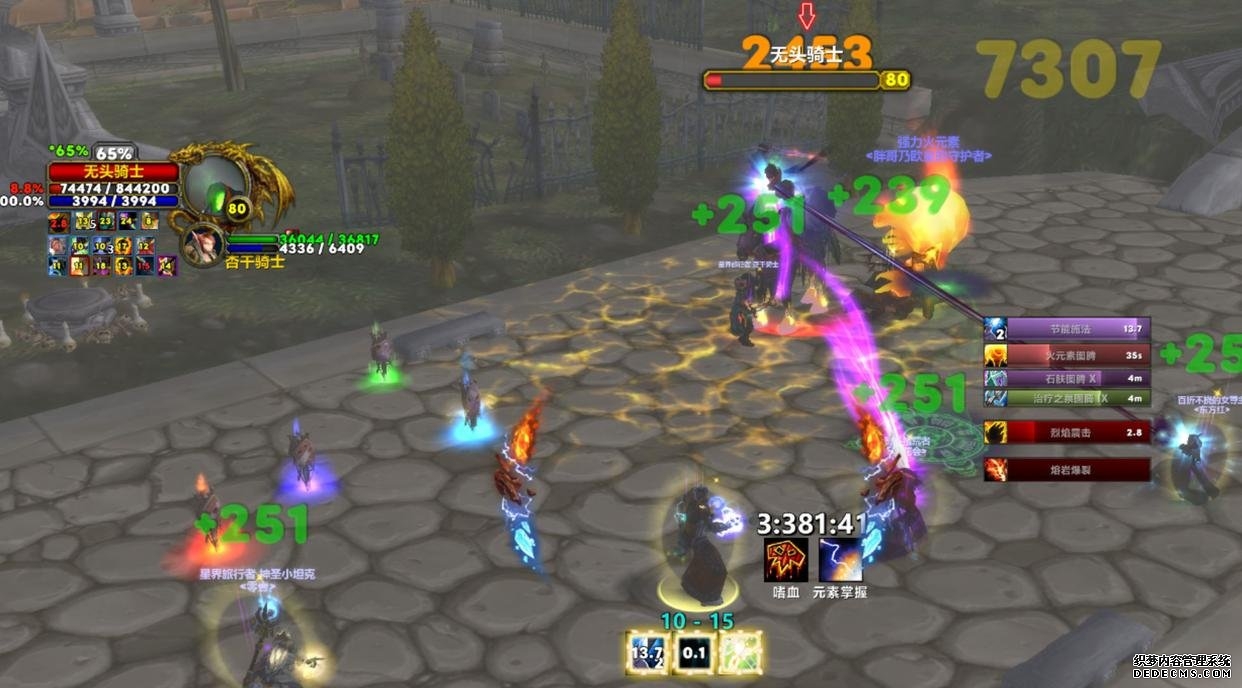Activate the 元素掌握 Elemental Mastery icon
1242x688 pixels.
840,560
